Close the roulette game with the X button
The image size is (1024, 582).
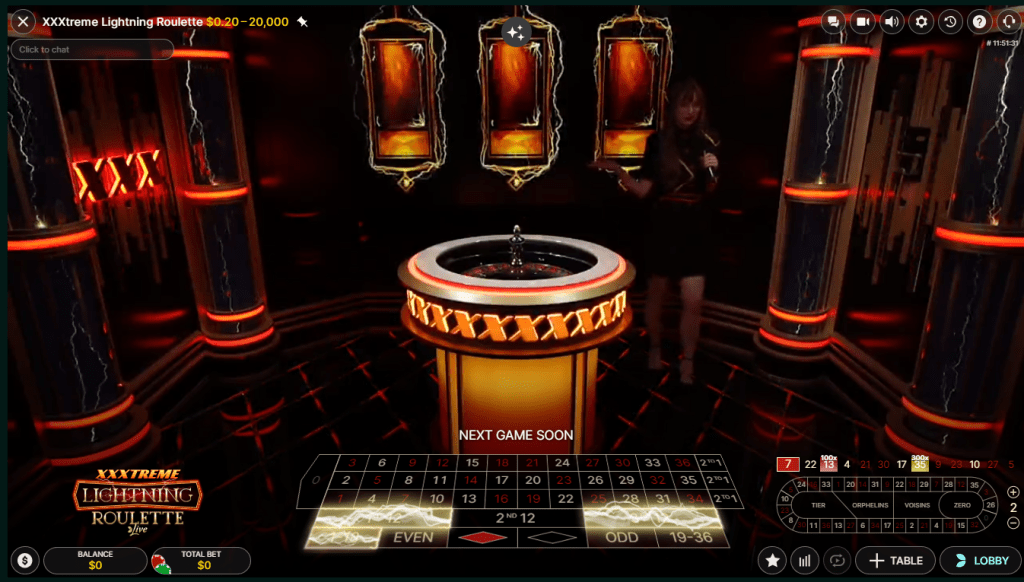coord(23,21)
